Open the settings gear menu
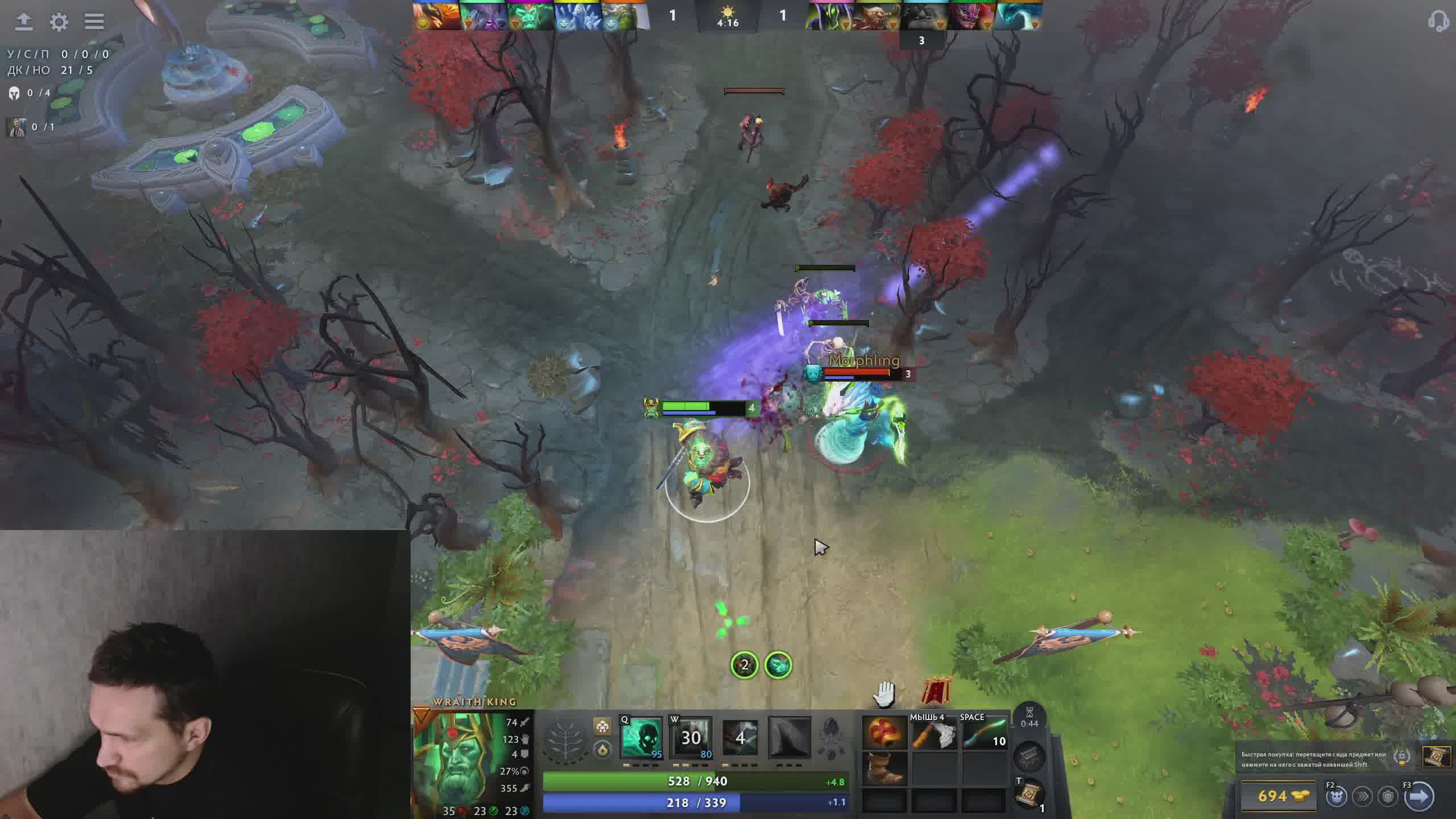Viewport: 1456px width, 819px height. (x=59, y=22)
